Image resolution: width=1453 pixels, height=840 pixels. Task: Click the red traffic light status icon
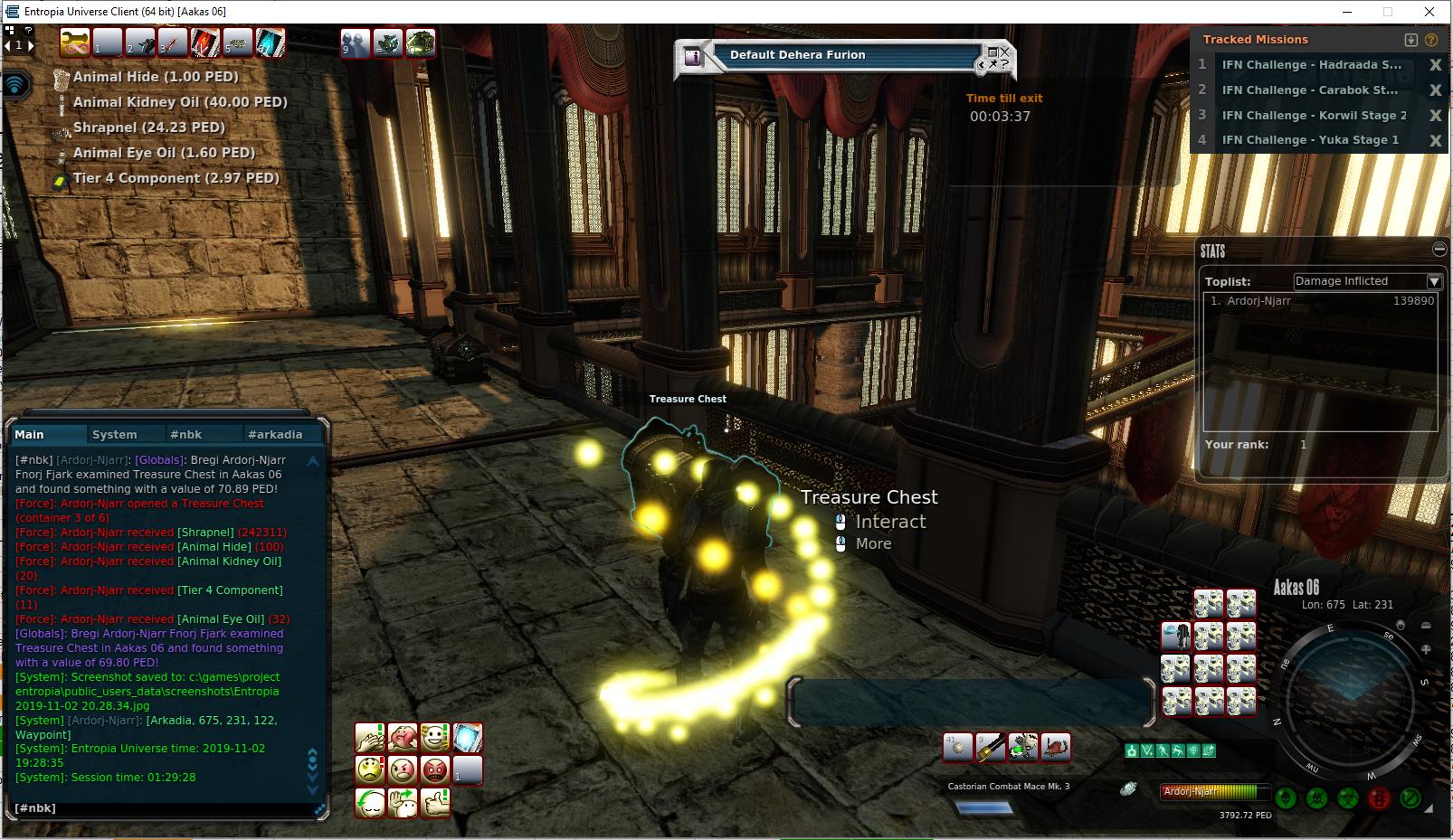pos(1379,798)
